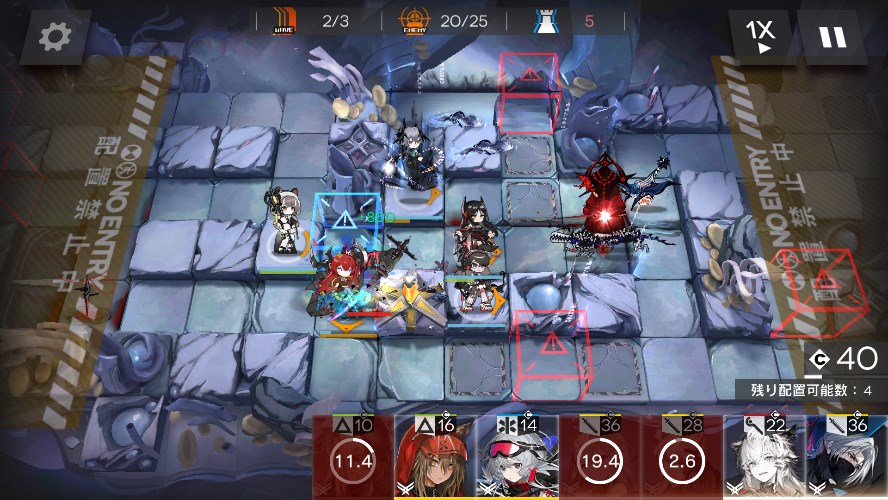Select the masked silver-haired operator card costing 36

(846, 458)
